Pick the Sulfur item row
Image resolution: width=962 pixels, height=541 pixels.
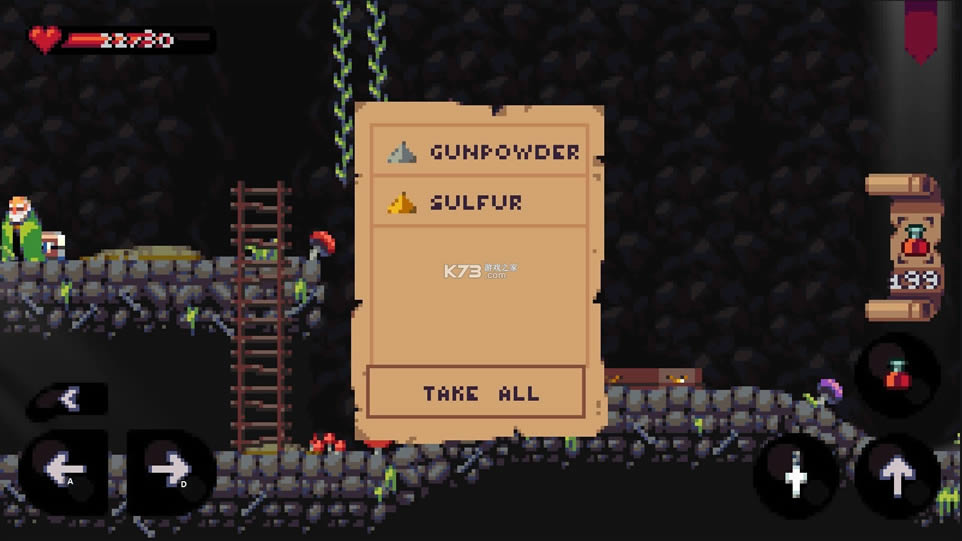[478, 202]
